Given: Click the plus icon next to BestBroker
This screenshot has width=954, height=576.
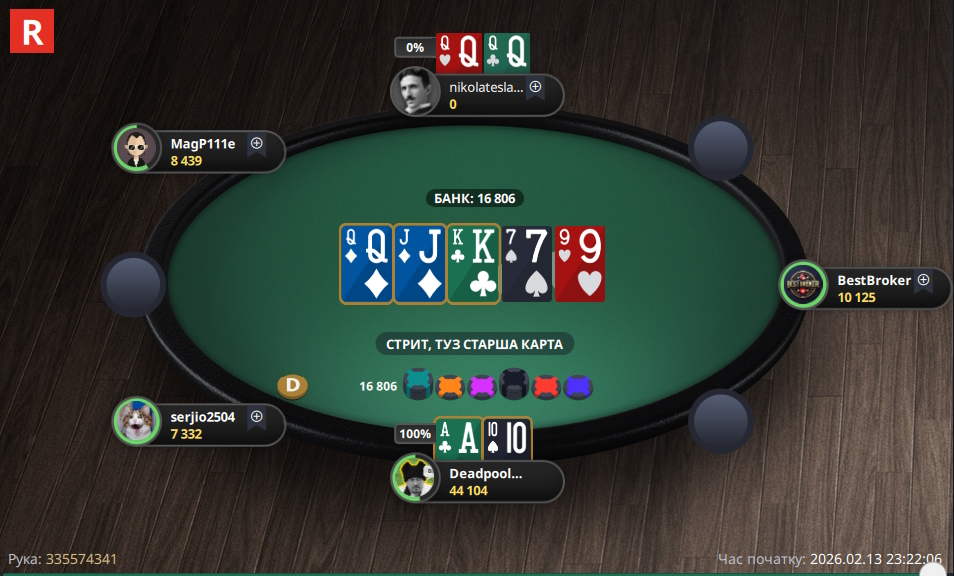Looking at the screenshot, I should coord(923,280).
